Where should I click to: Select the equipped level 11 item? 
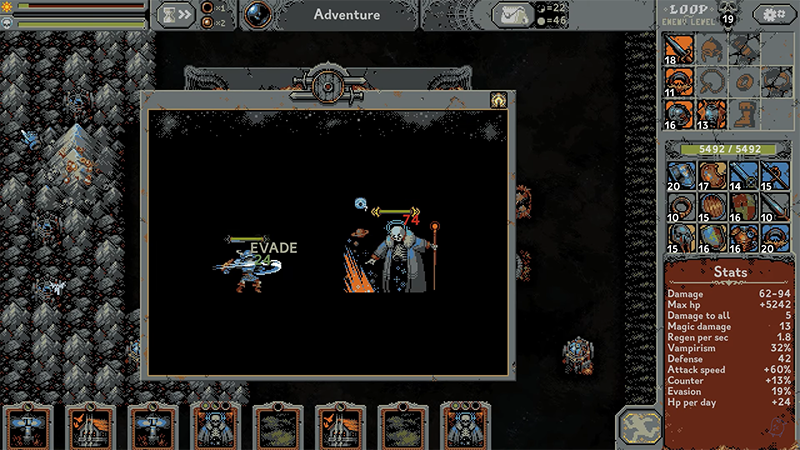coord(677,81)
